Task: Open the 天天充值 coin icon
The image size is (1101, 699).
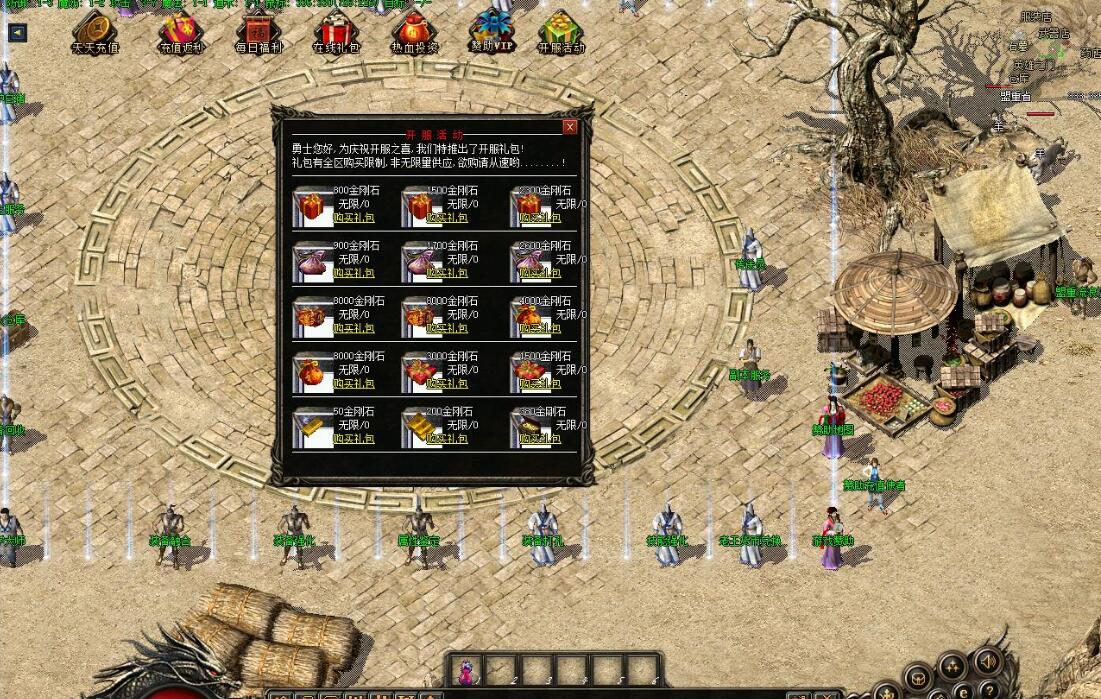Action: click(x=95, y=29)
